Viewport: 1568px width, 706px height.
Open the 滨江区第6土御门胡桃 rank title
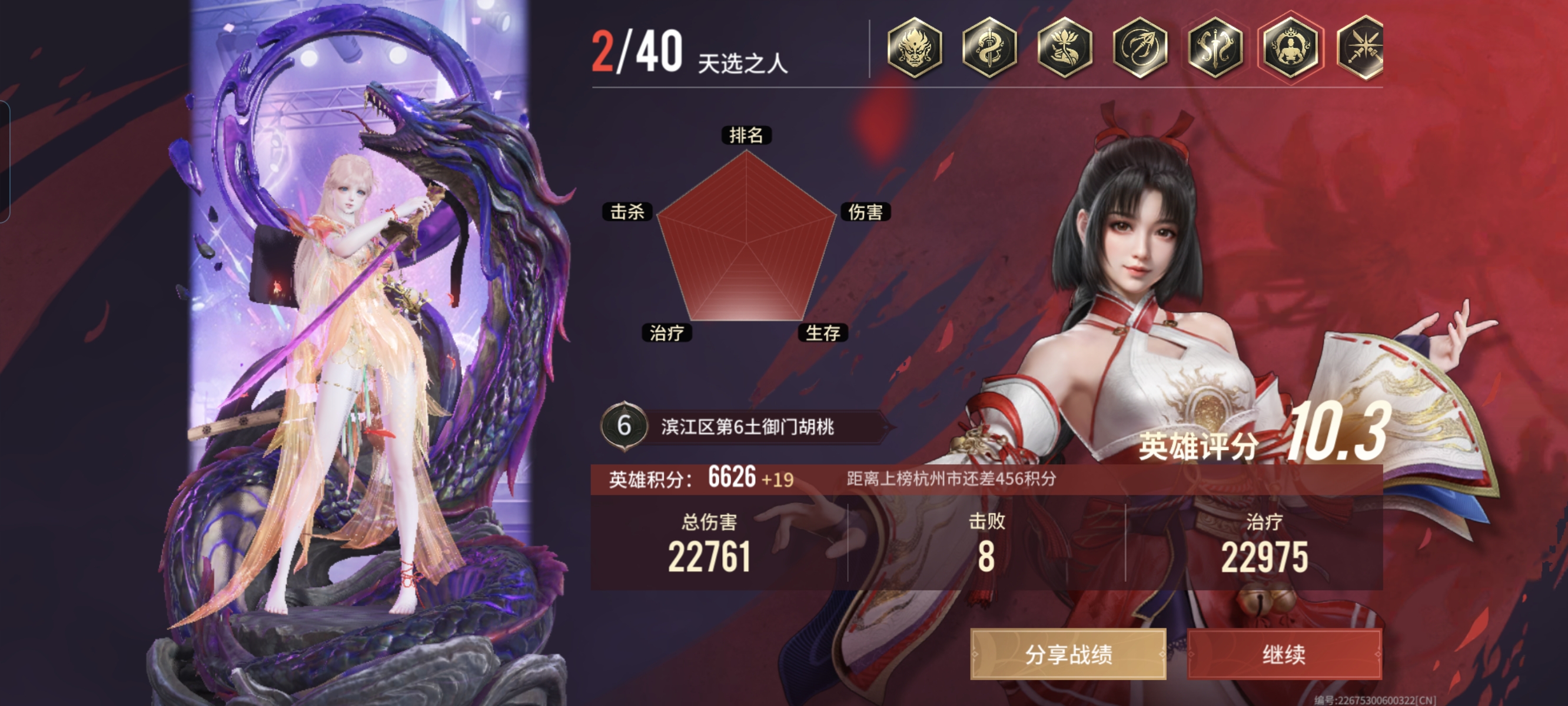[x=748, y=427]
